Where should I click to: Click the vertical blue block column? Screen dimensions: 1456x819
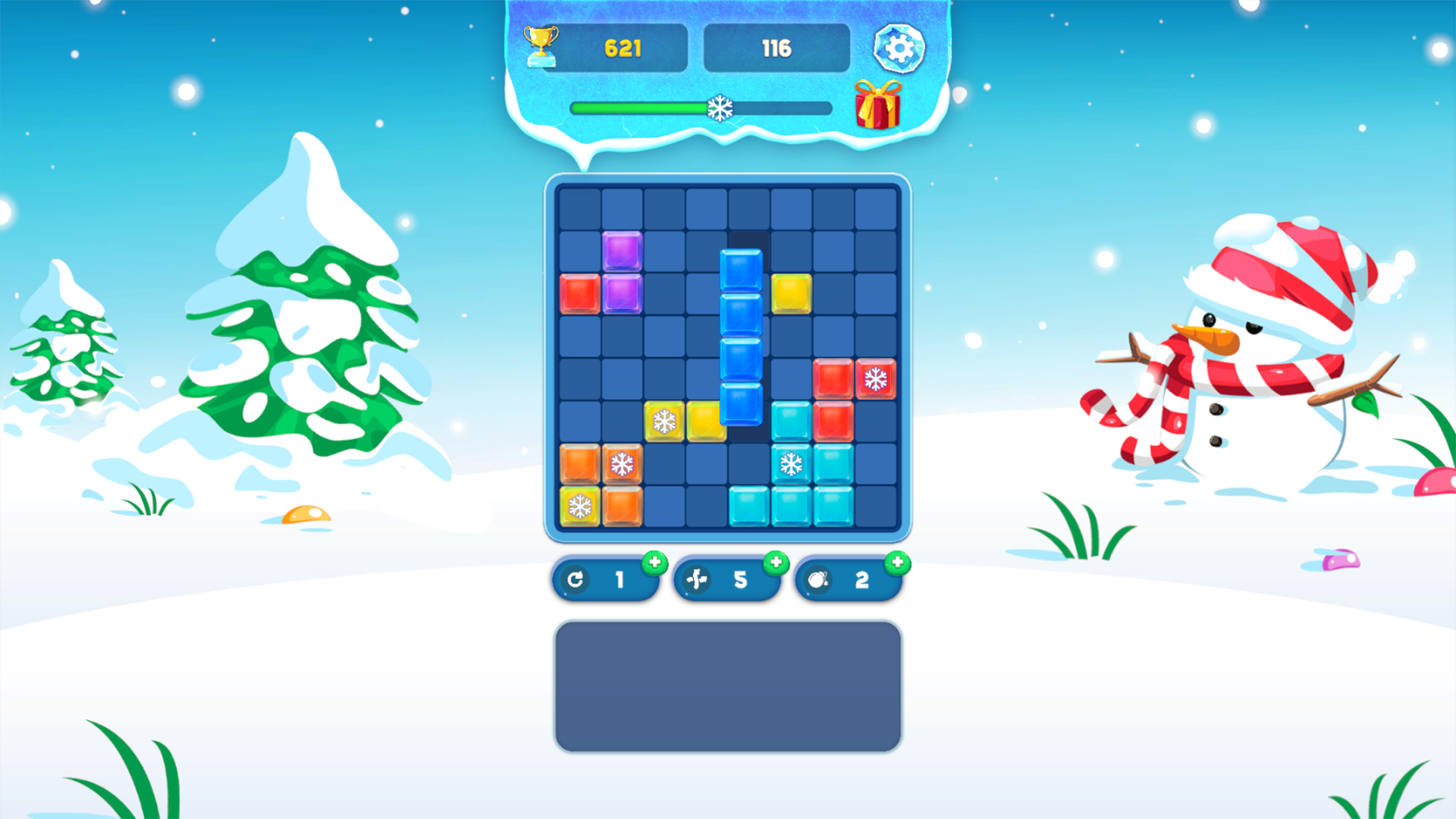point(741,337)
